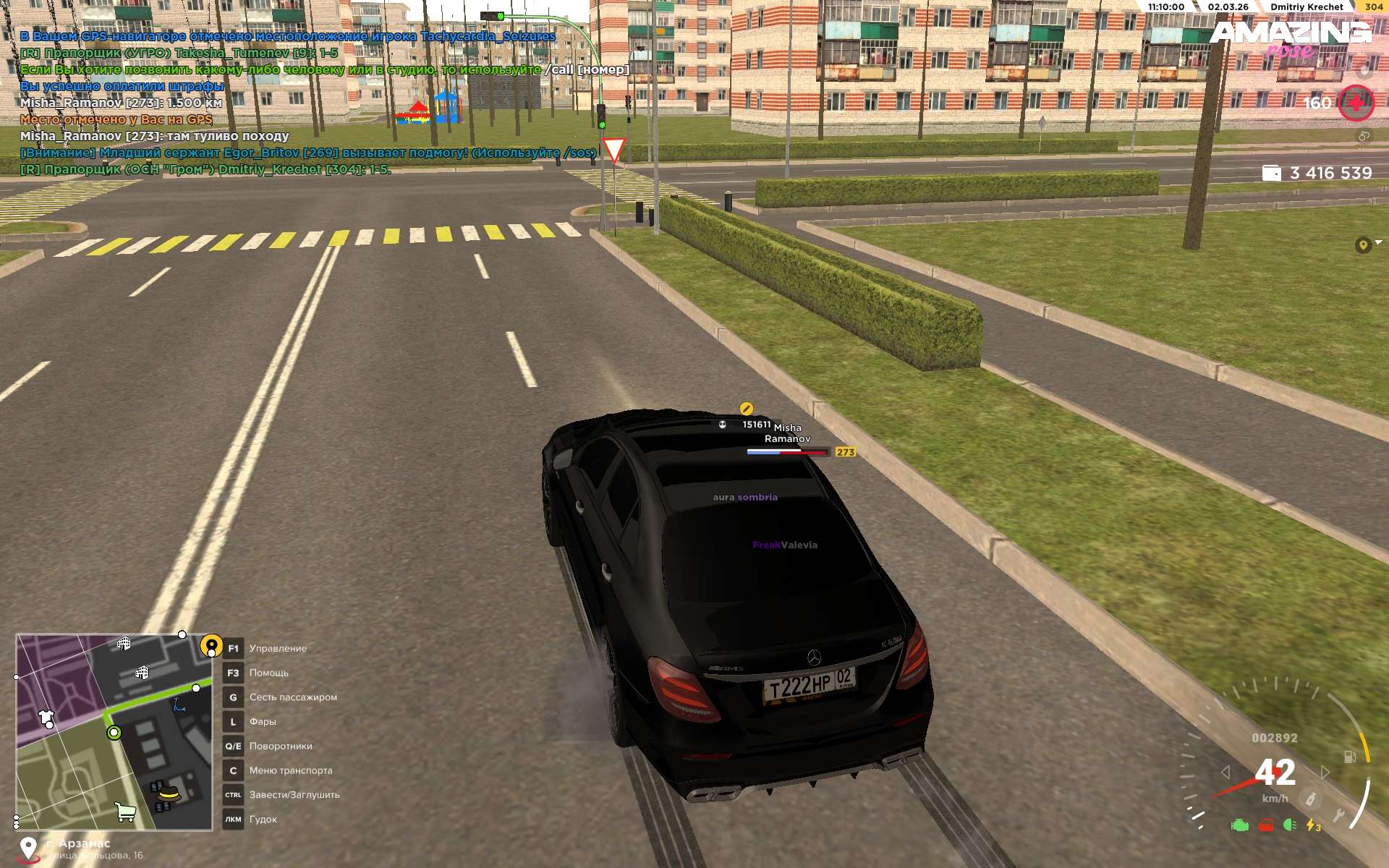Click the wrench repair icon on speedometer
The image size is (1389, 868).
point(1339,817)
